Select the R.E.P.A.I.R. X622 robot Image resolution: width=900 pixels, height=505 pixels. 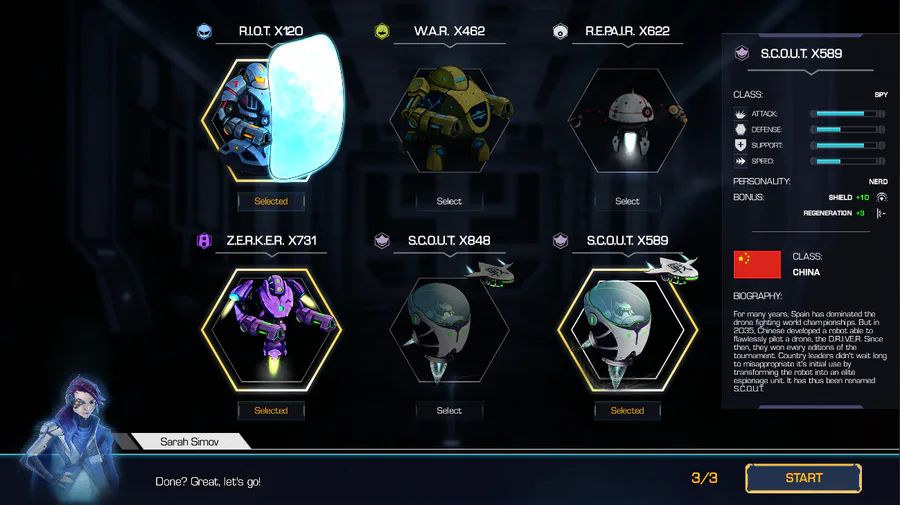click(x=627, y=201)
